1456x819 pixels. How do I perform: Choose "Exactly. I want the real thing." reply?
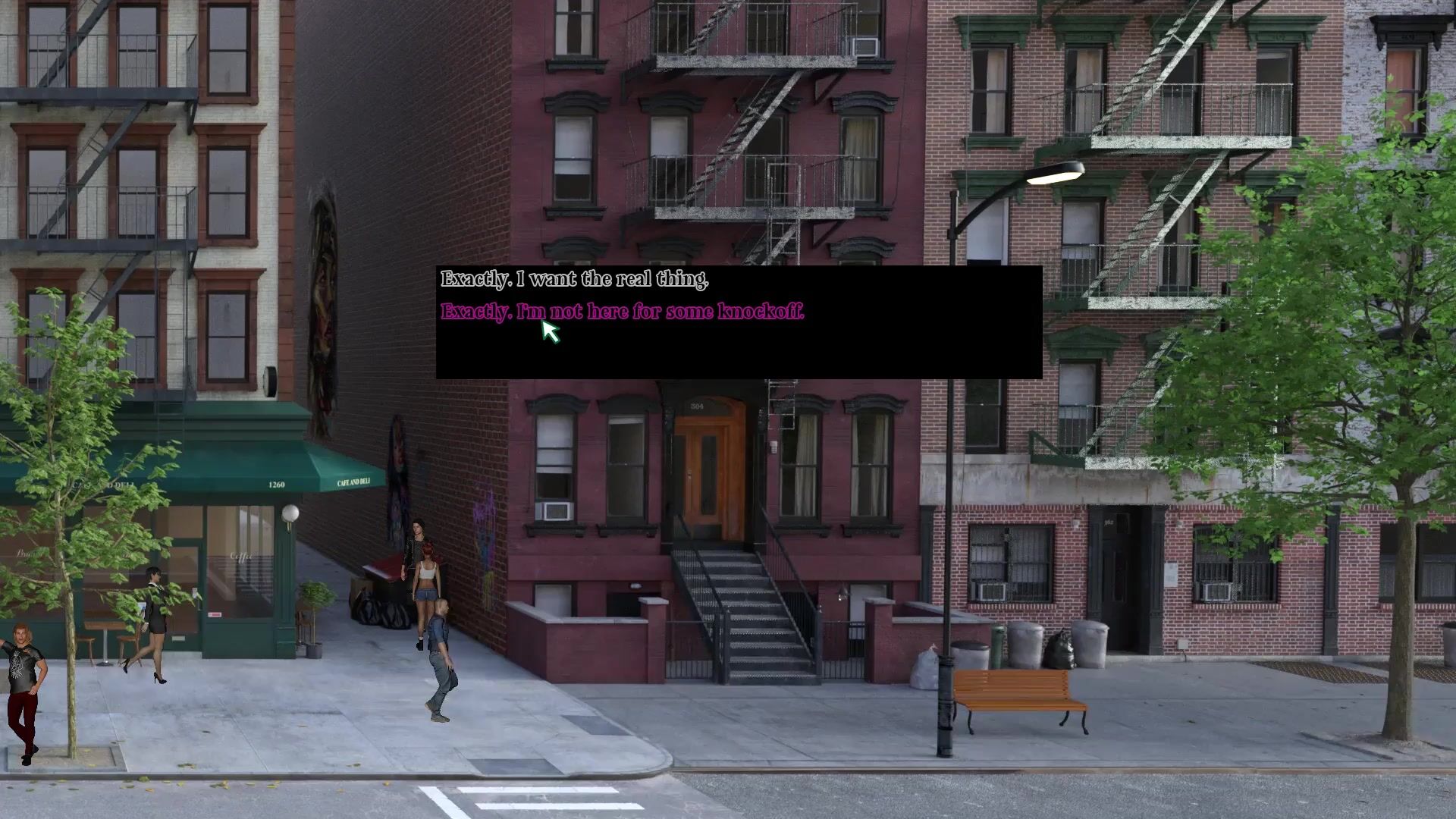[574, 280]
